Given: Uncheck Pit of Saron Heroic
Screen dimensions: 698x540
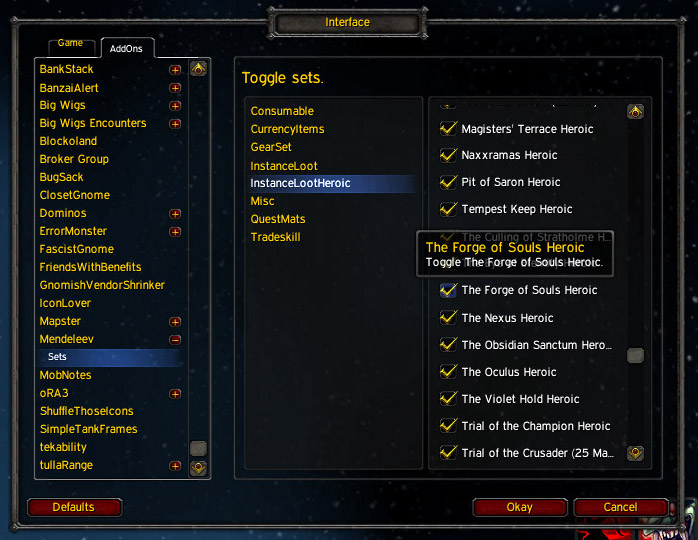Looking at the screenshot, I should (449, 183).
